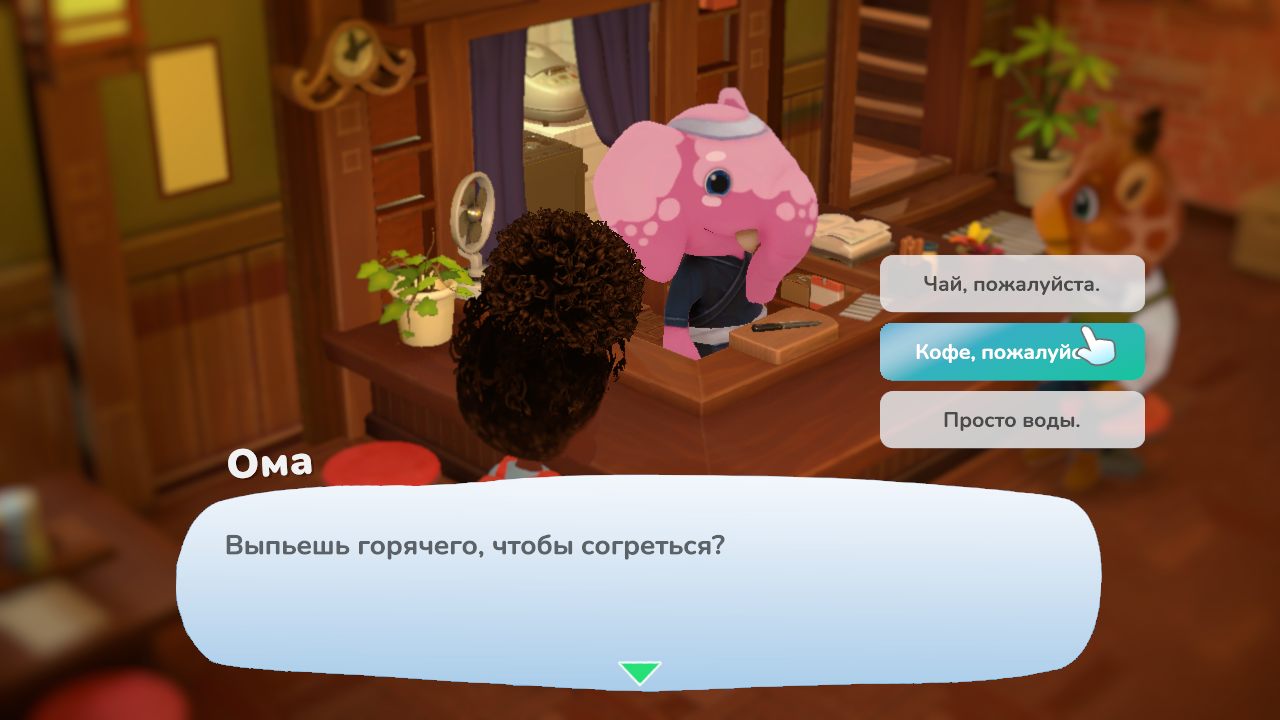Click the speaker name label 'Ома'
1280x720 pixels.
tap(272, 462)
